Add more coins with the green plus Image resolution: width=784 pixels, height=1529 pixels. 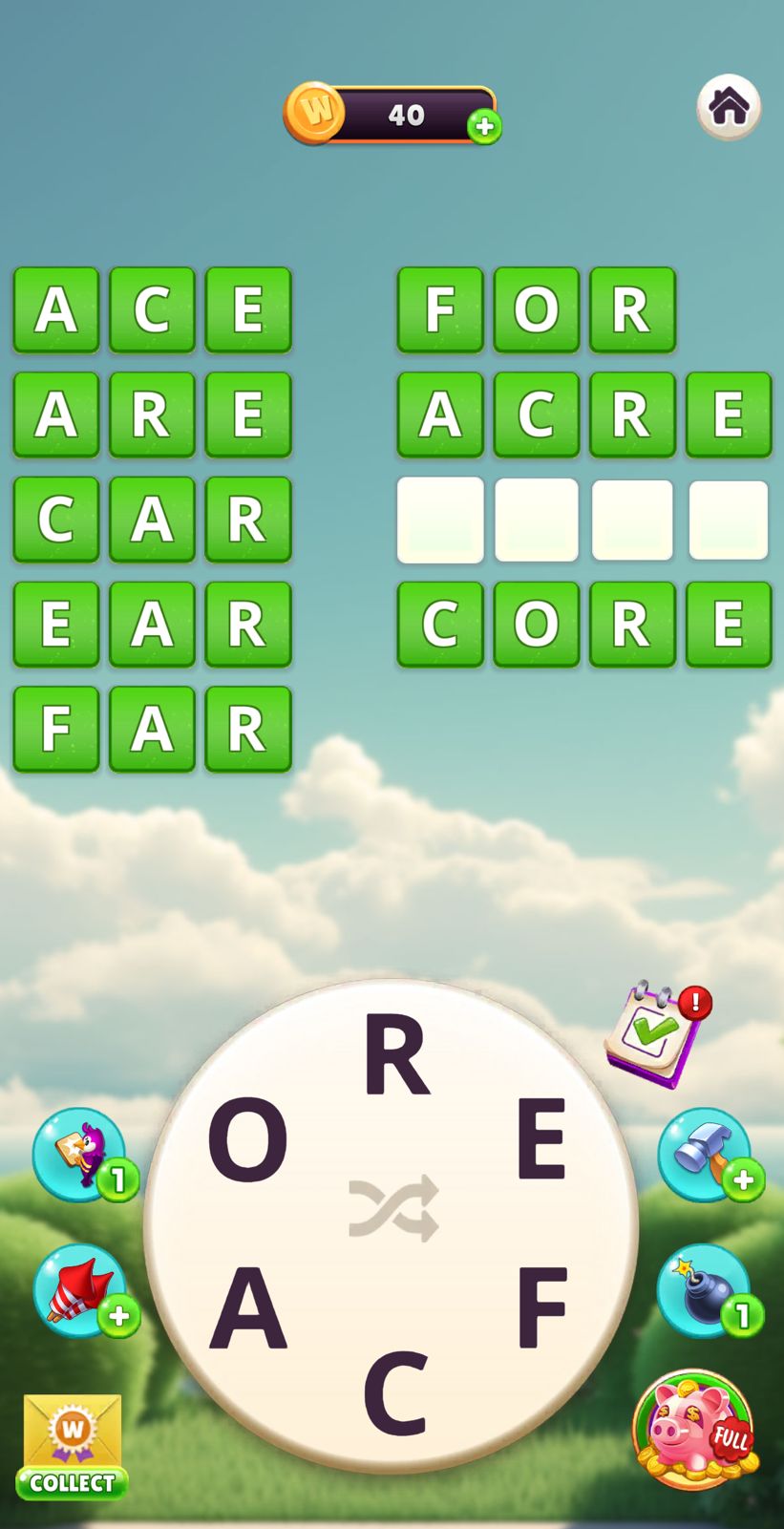(484, 126)
